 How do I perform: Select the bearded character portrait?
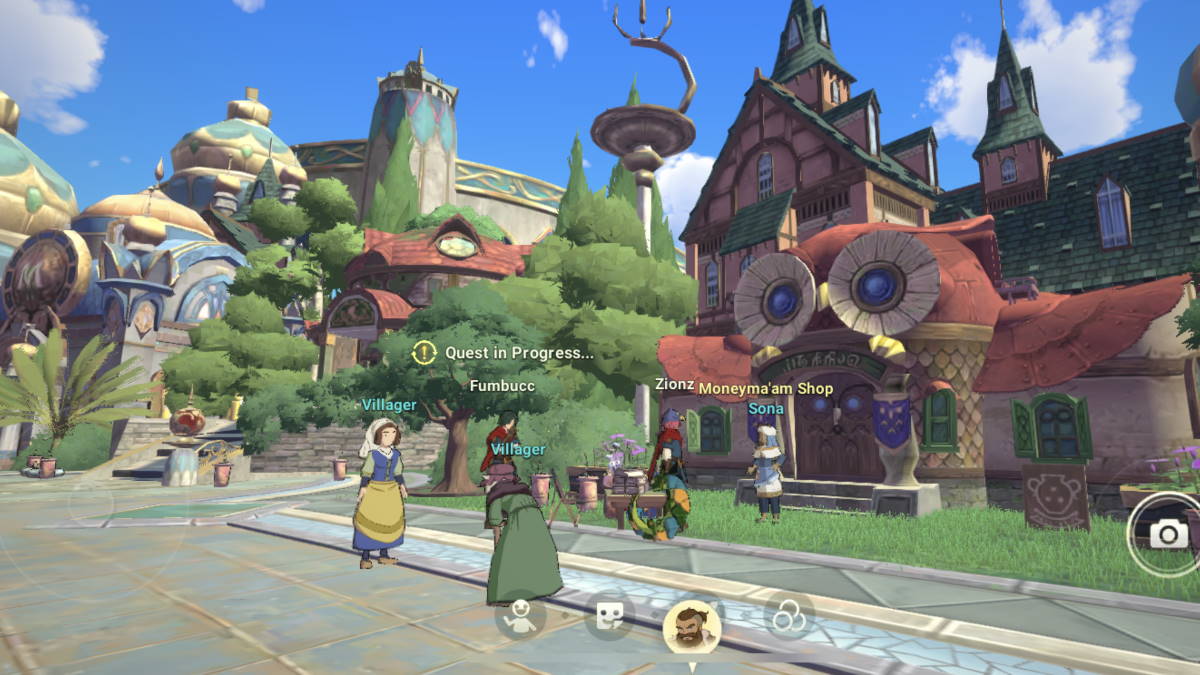click(x=692, y=627)
